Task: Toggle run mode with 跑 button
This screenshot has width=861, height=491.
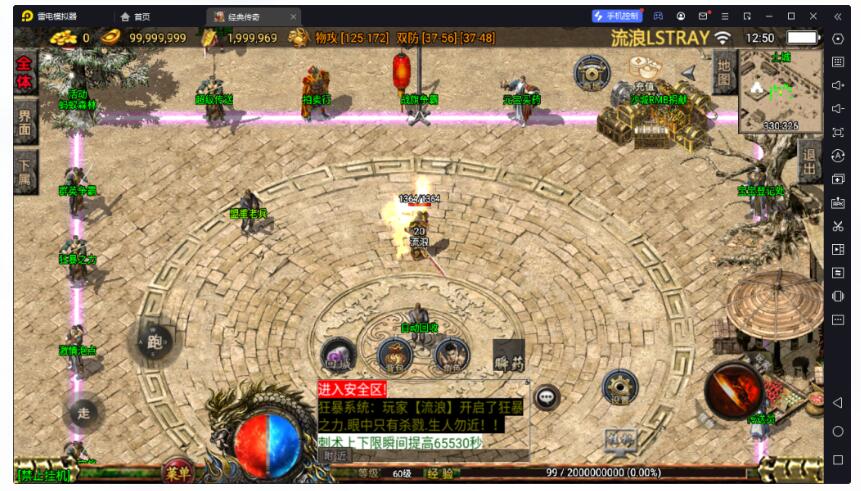Action: click(x=155, y=342)
